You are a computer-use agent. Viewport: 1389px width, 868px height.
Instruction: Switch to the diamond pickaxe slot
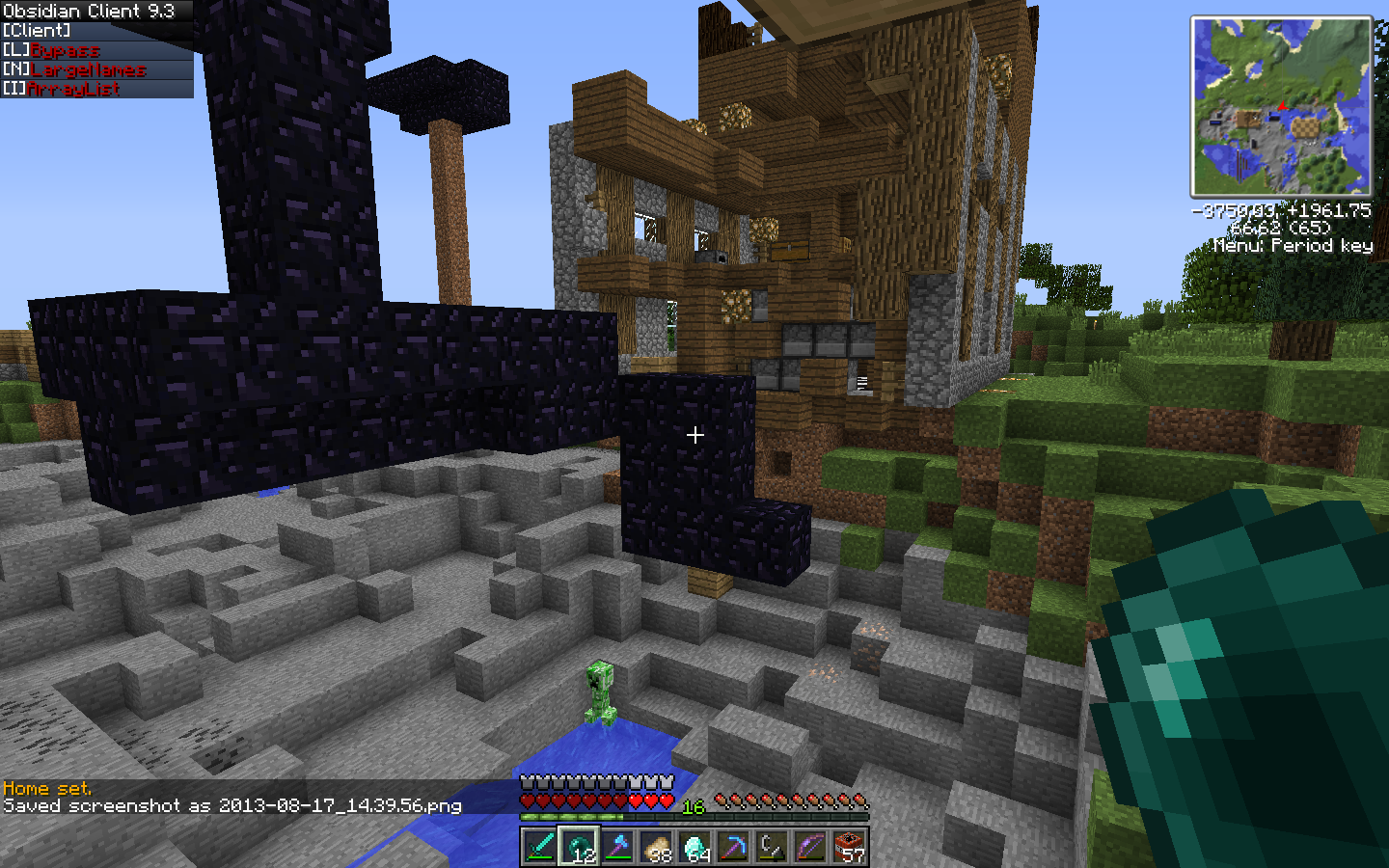733,847
